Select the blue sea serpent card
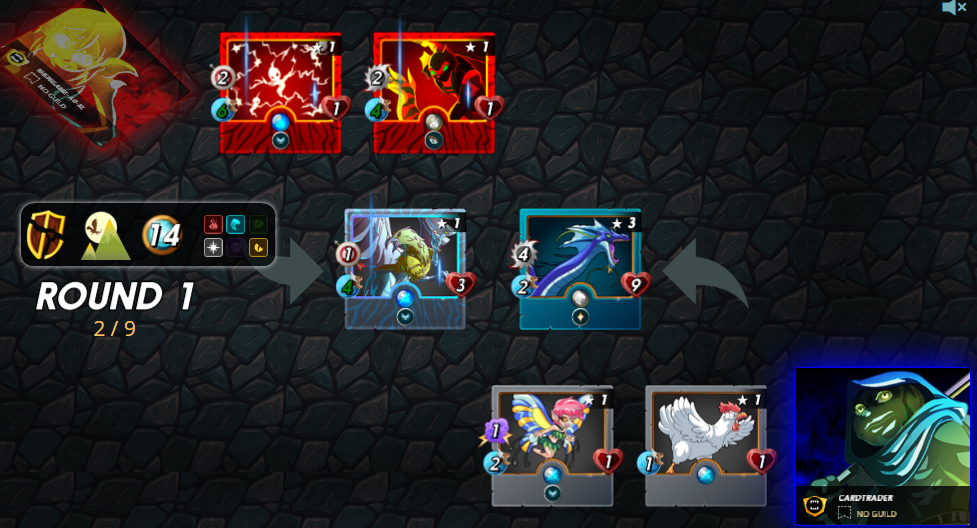 580,268
